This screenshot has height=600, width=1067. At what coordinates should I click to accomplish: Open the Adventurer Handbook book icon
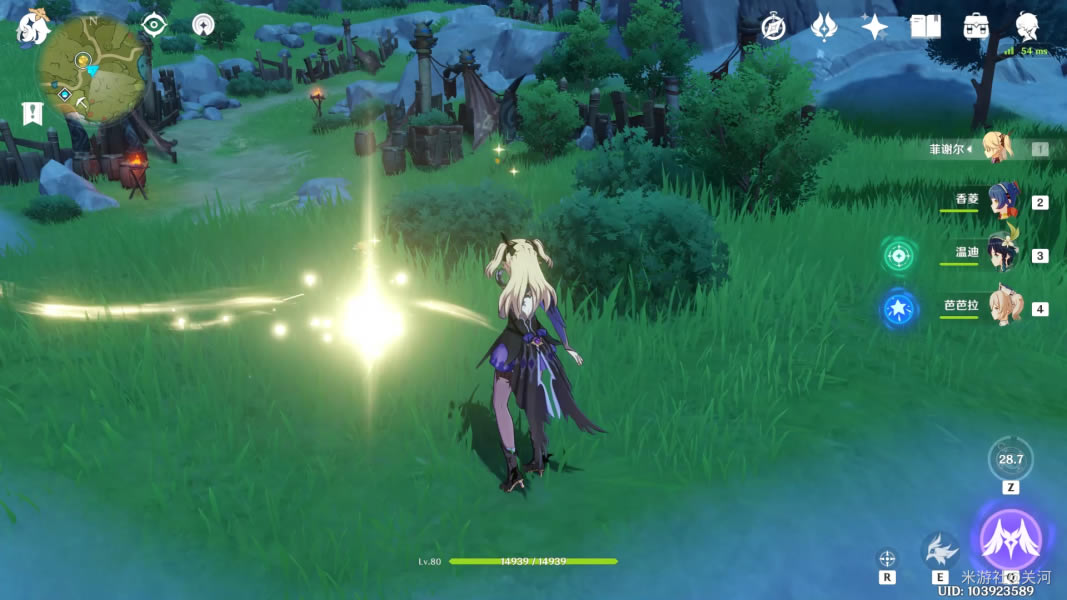(x=925, y=27)
